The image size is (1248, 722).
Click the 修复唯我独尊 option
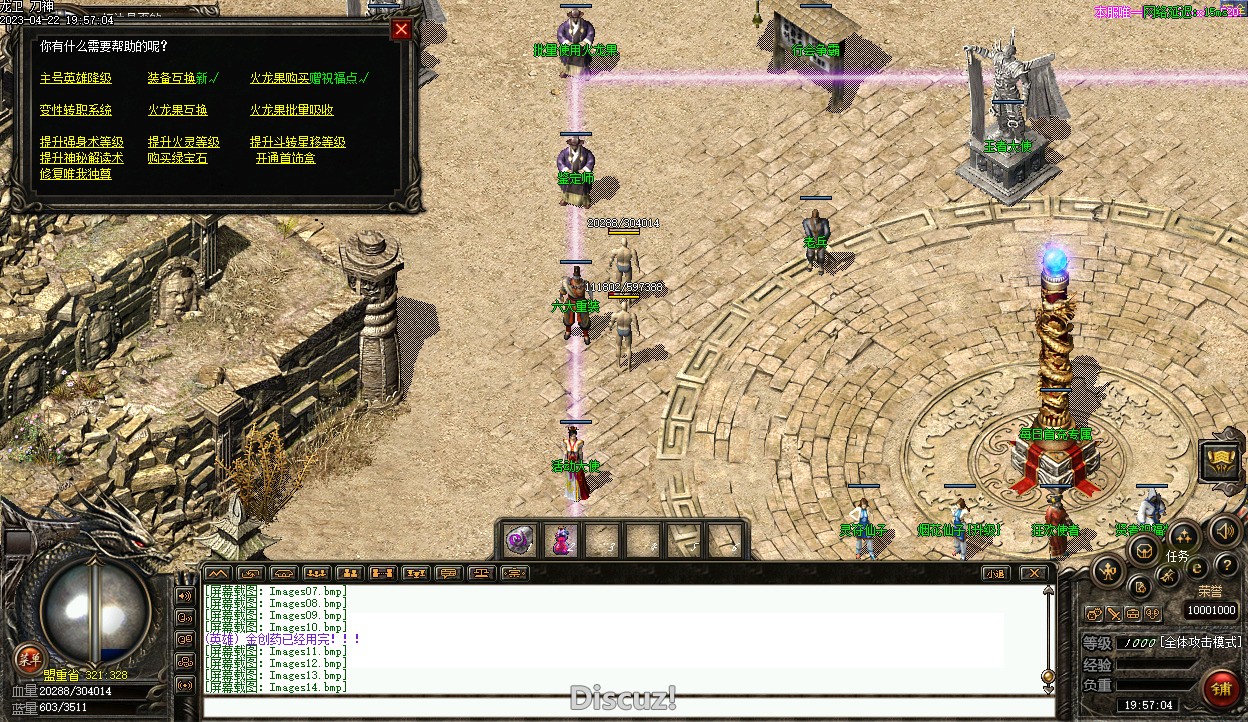[x=76, y=174]
